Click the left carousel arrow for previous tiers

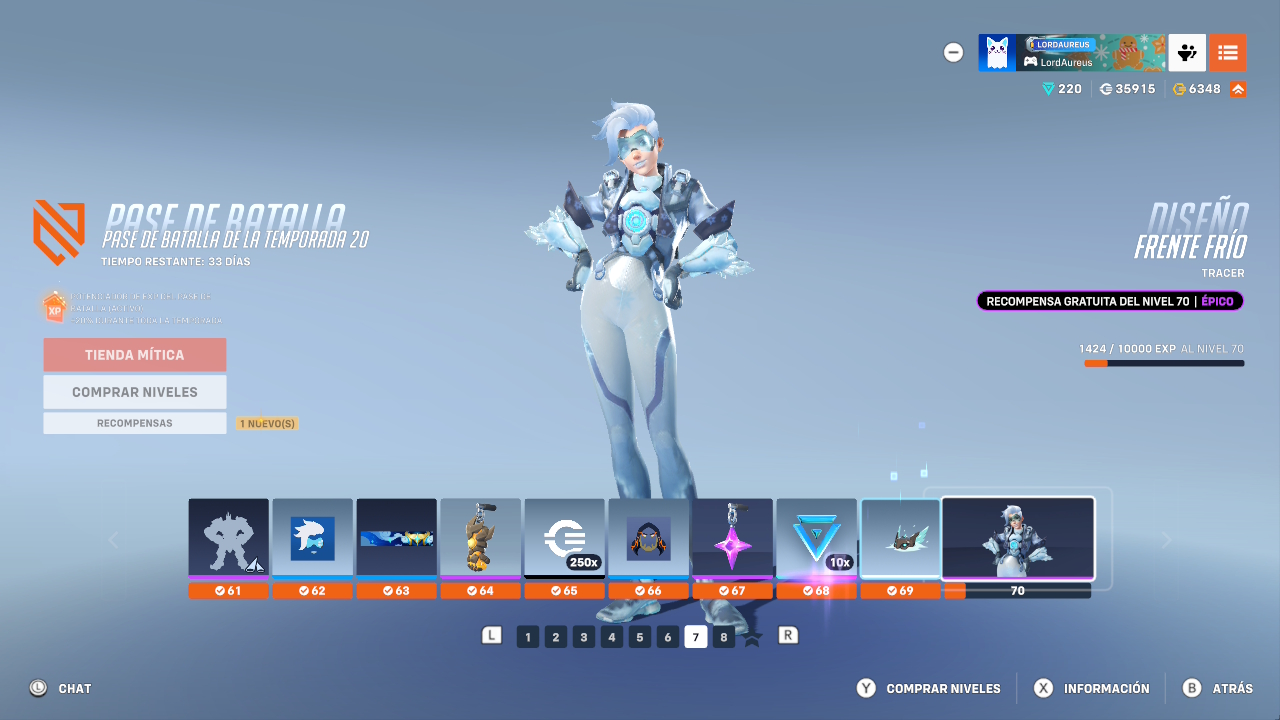[113, 539]
